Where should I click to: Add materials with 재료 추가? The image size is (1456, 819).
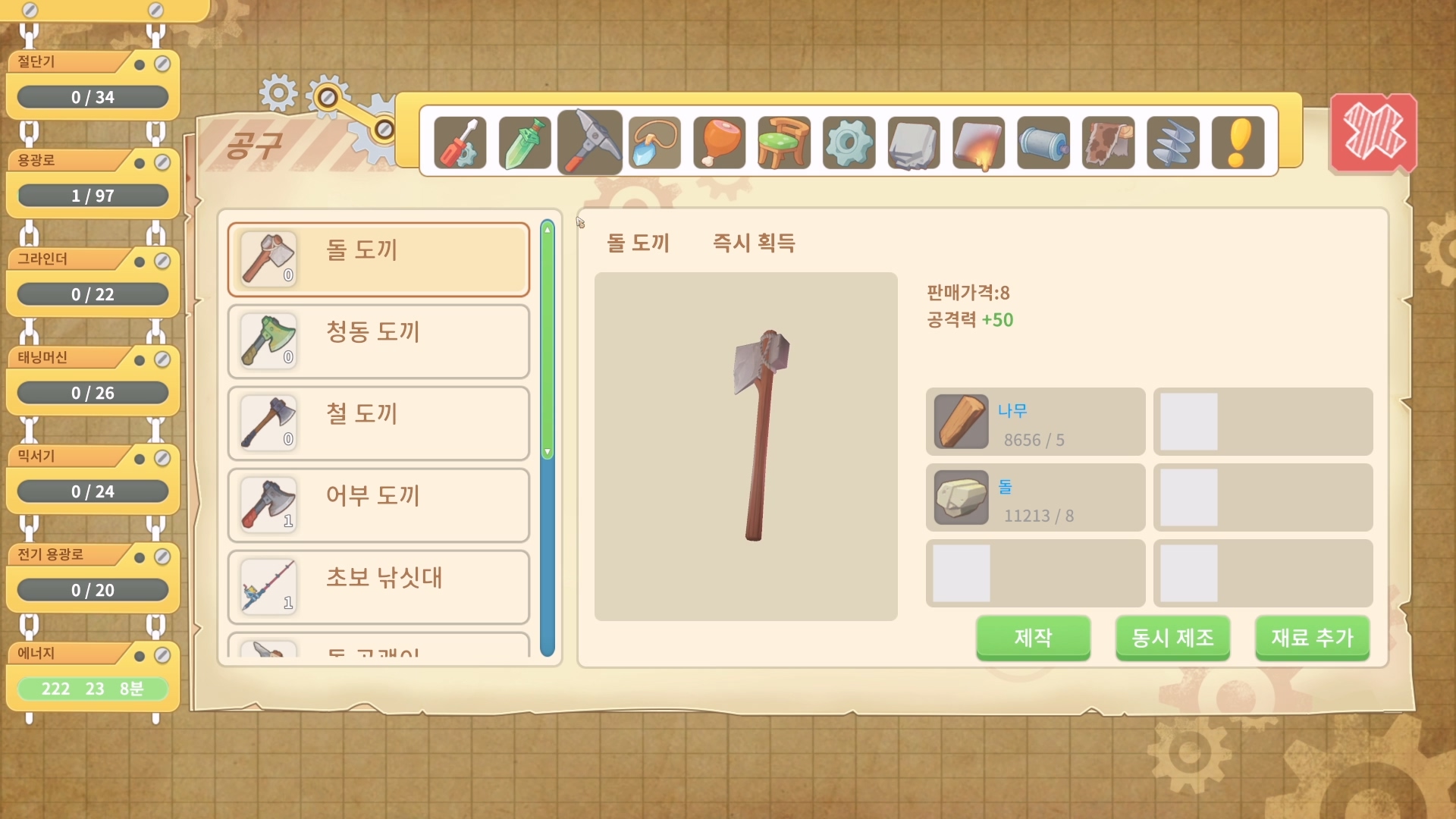click(1312, 638)
